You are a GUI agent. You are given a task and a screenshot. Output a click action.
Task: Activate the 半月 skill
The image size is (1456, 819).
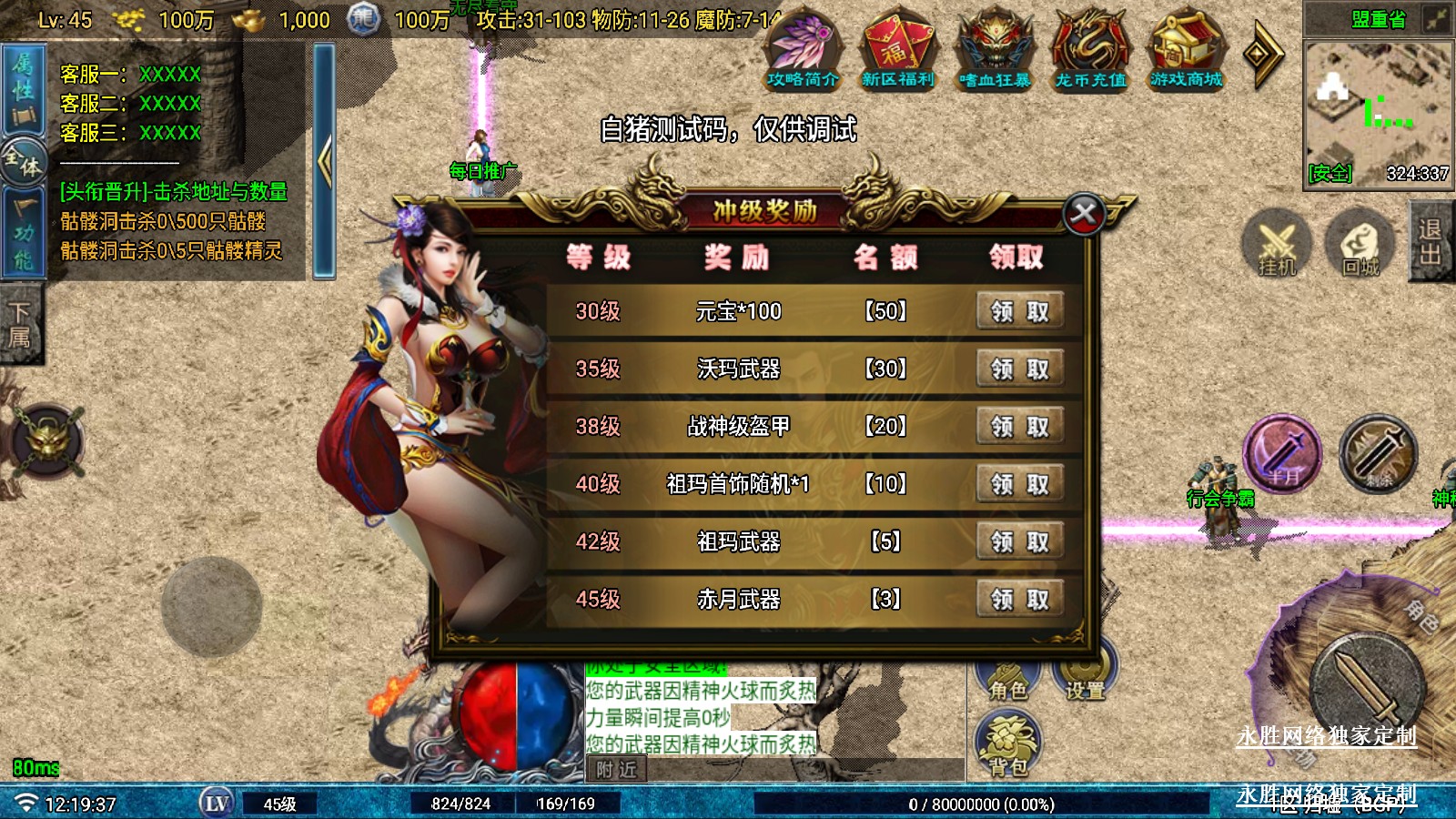[1283, 453]
